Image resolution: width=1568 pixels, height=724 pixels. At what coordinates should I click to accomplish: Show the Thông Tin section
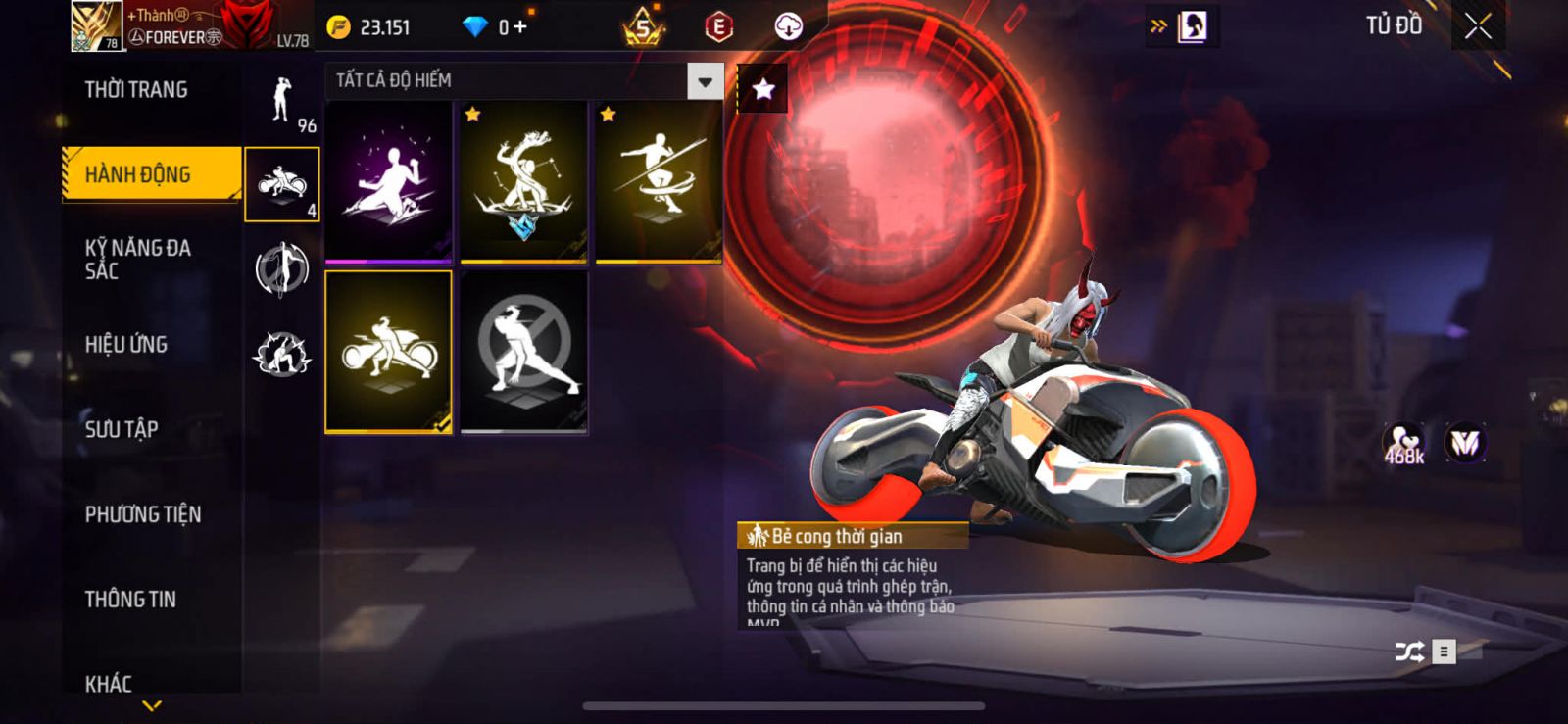pyautogui.click(x=130, y=599)
